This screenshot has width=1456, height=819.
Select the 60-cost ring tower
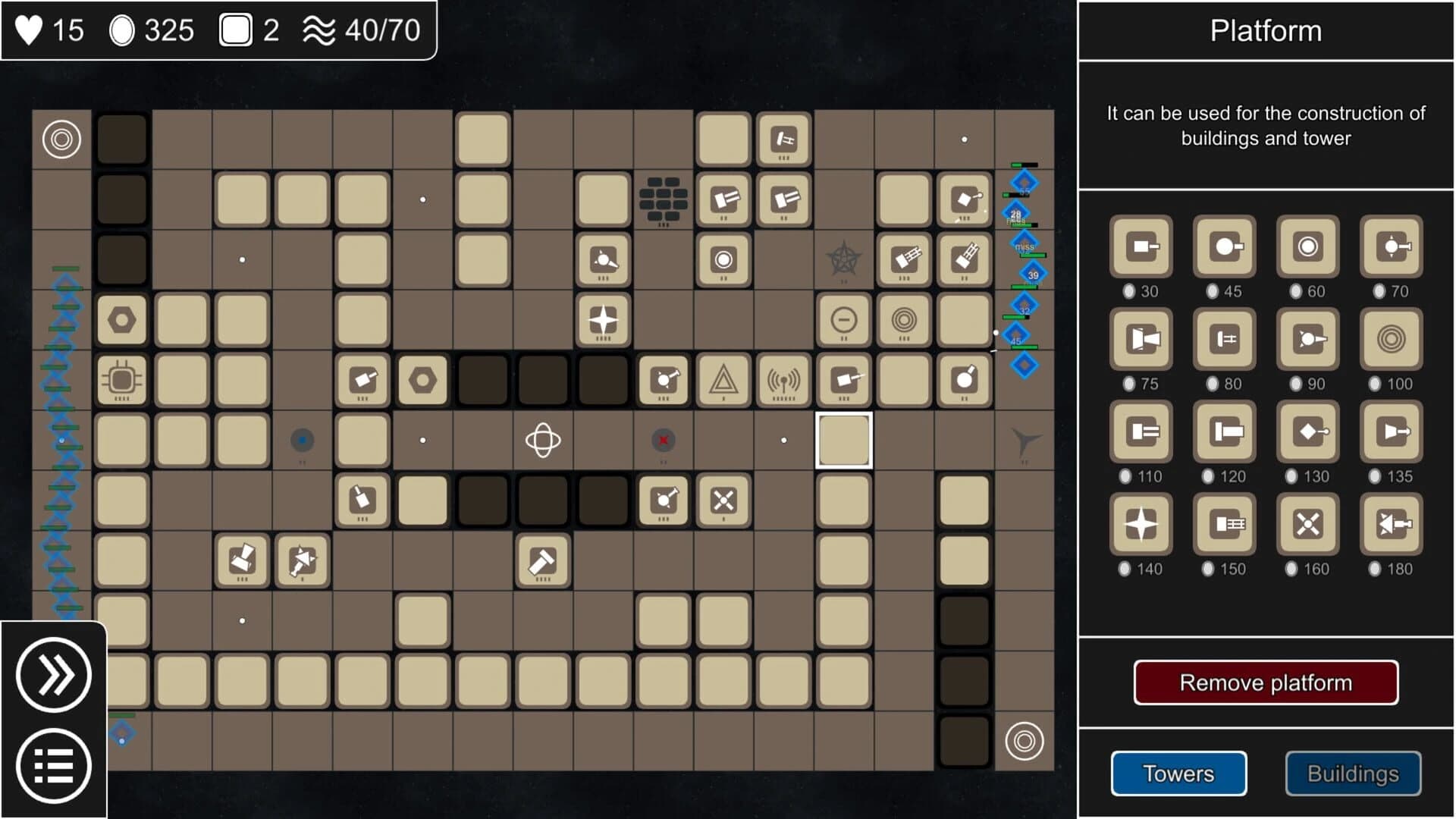click(x=1307, y=246)
